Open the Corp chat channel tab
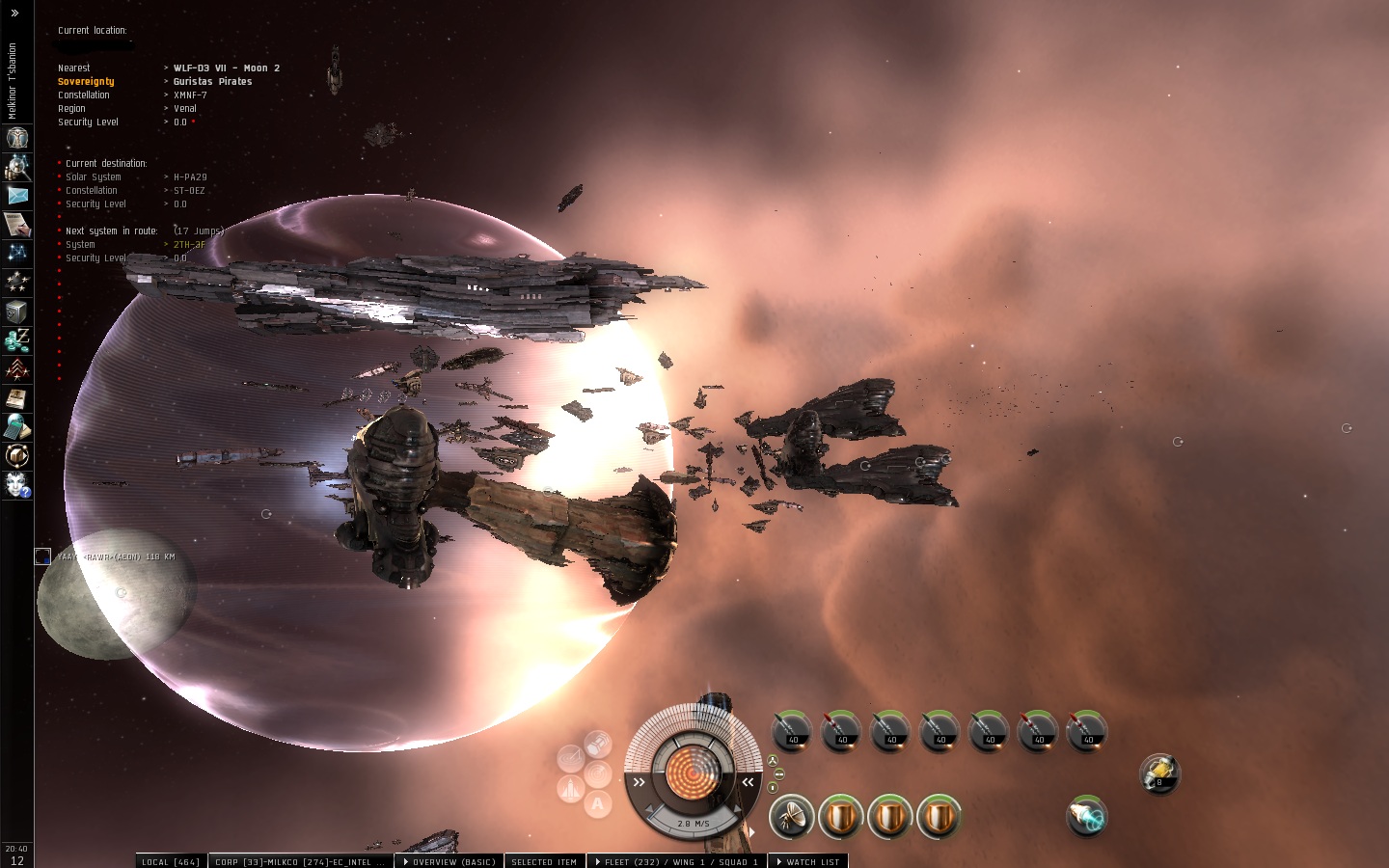The width and height of the screenshot is (1389, 868). click(299, 861)
